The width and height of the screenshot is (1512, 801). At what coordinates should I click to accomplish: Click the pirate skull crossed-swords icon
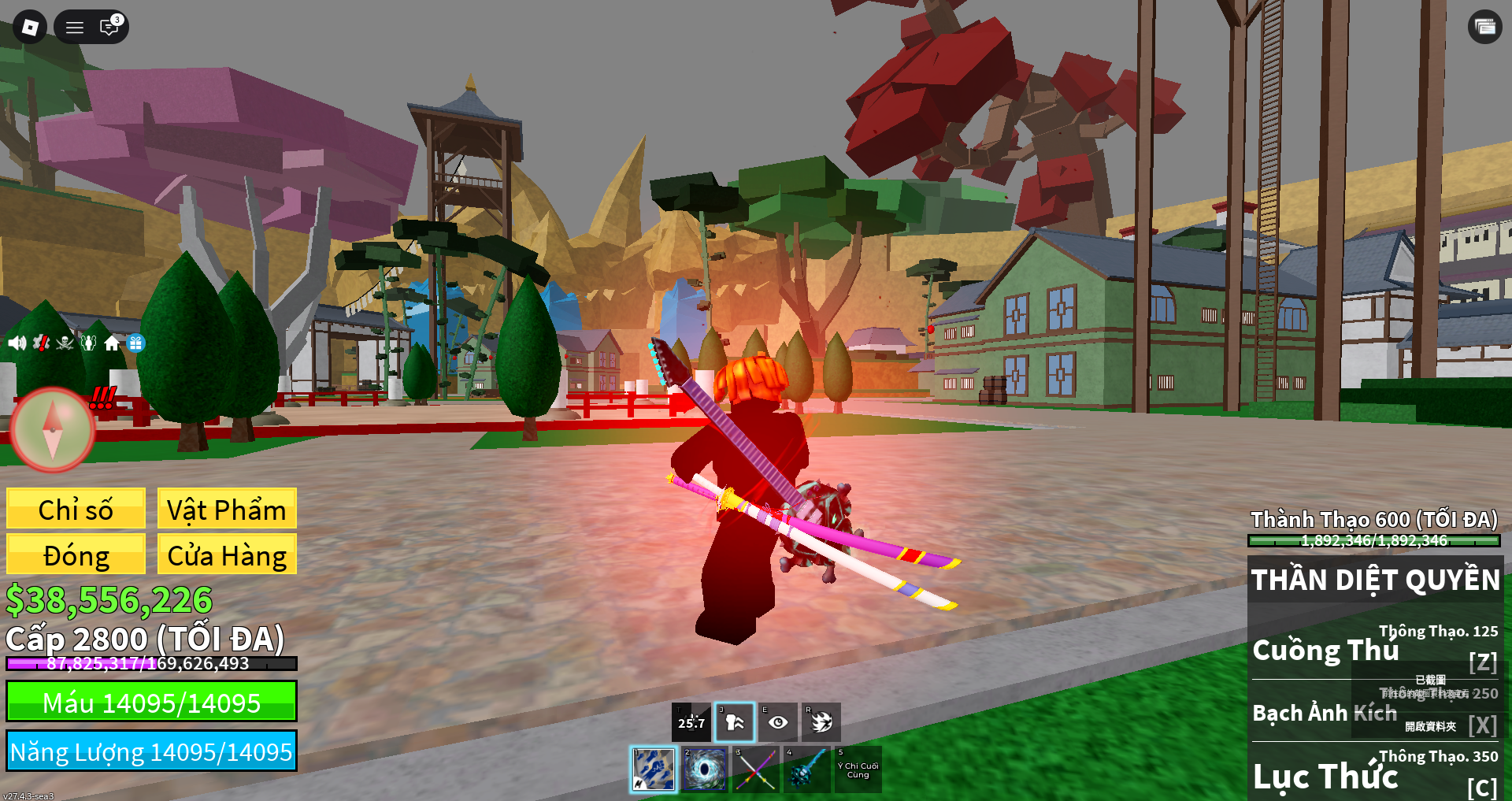tap(65, 343)
